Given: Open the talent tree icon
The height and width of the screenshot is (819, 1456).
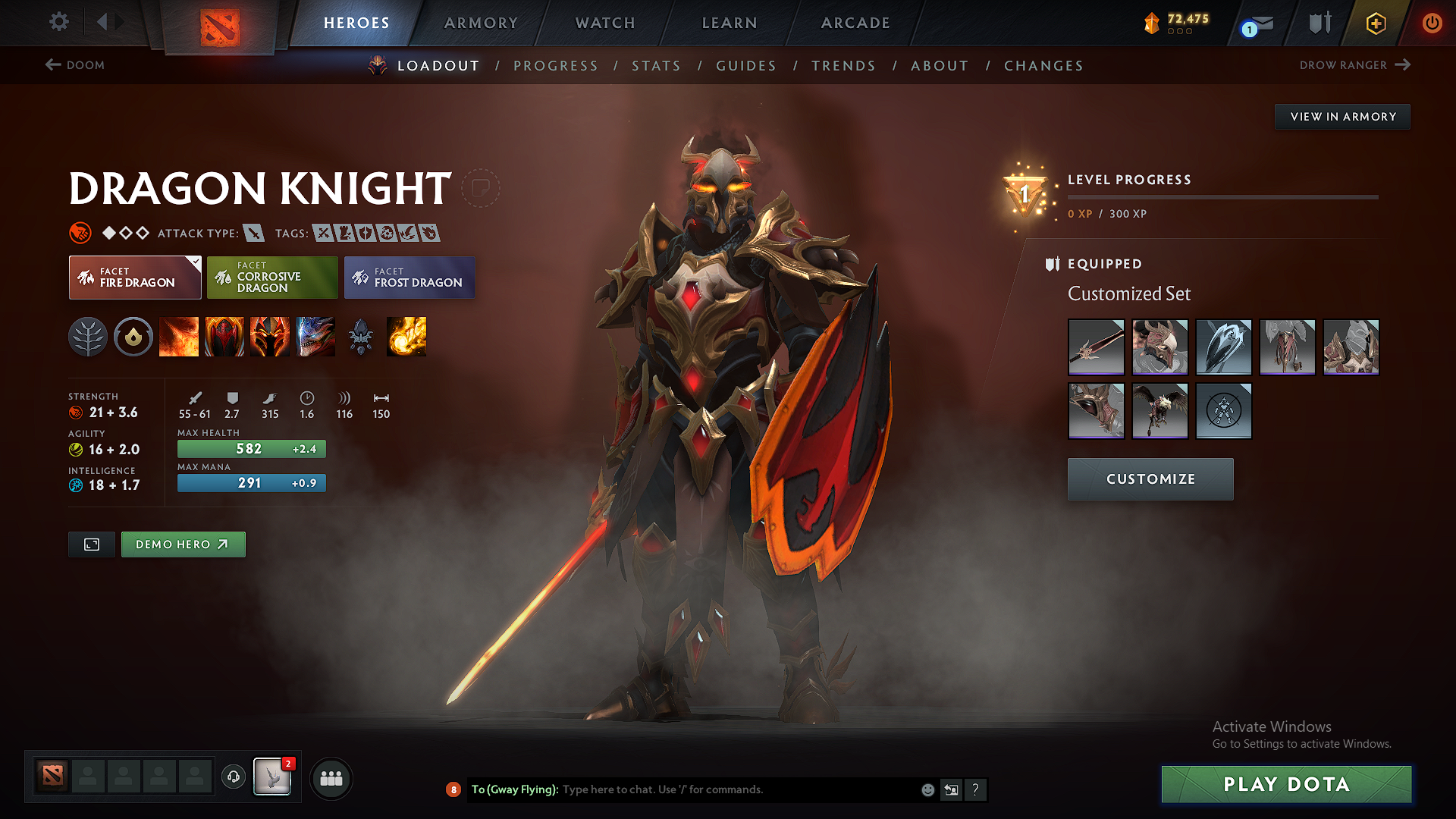Looking at the screenshot, I should pyautogui.click(x=89, y=337).
